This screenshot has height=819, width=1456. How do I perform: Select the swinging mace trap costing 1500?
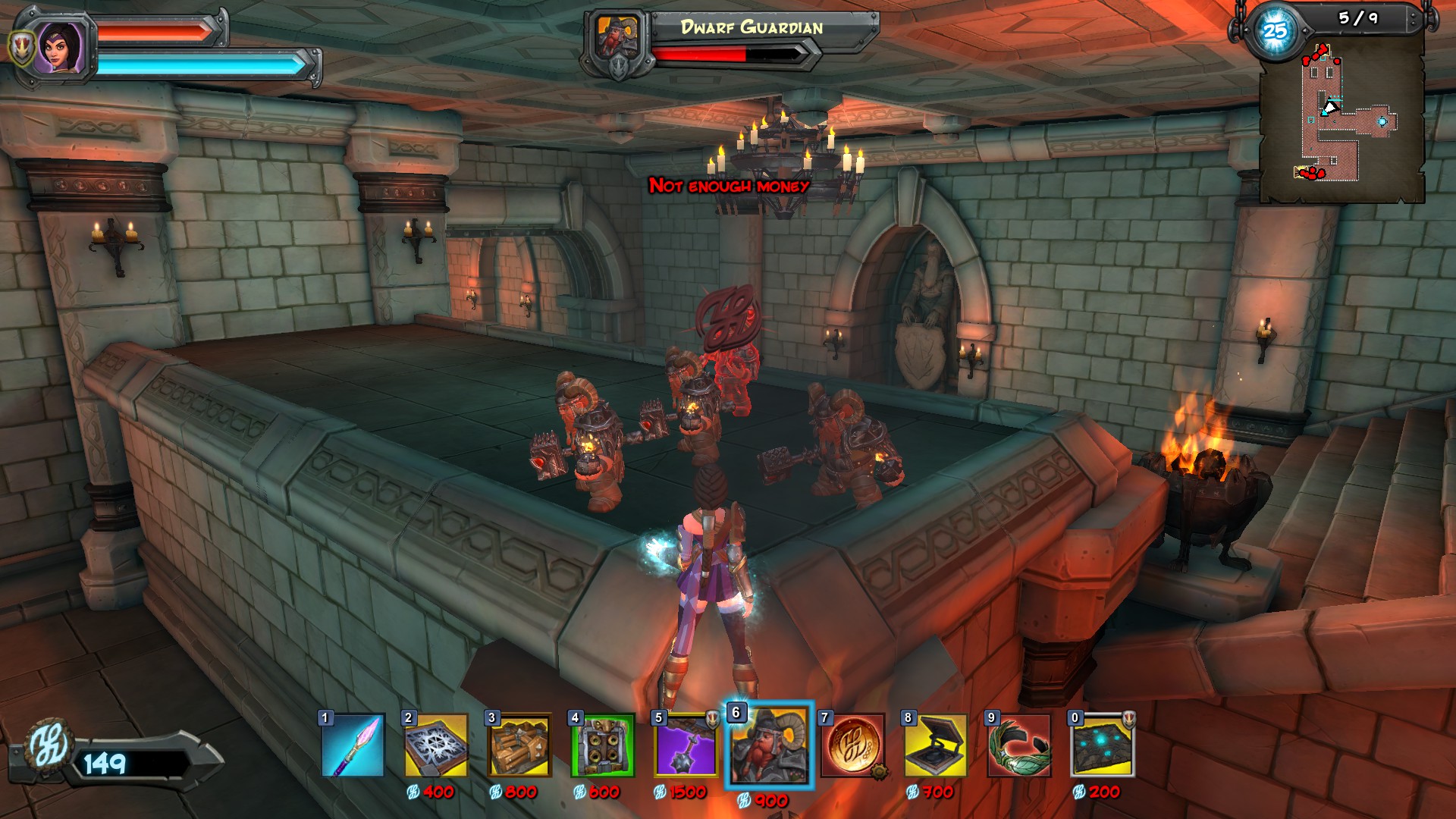tap(686, 745)
